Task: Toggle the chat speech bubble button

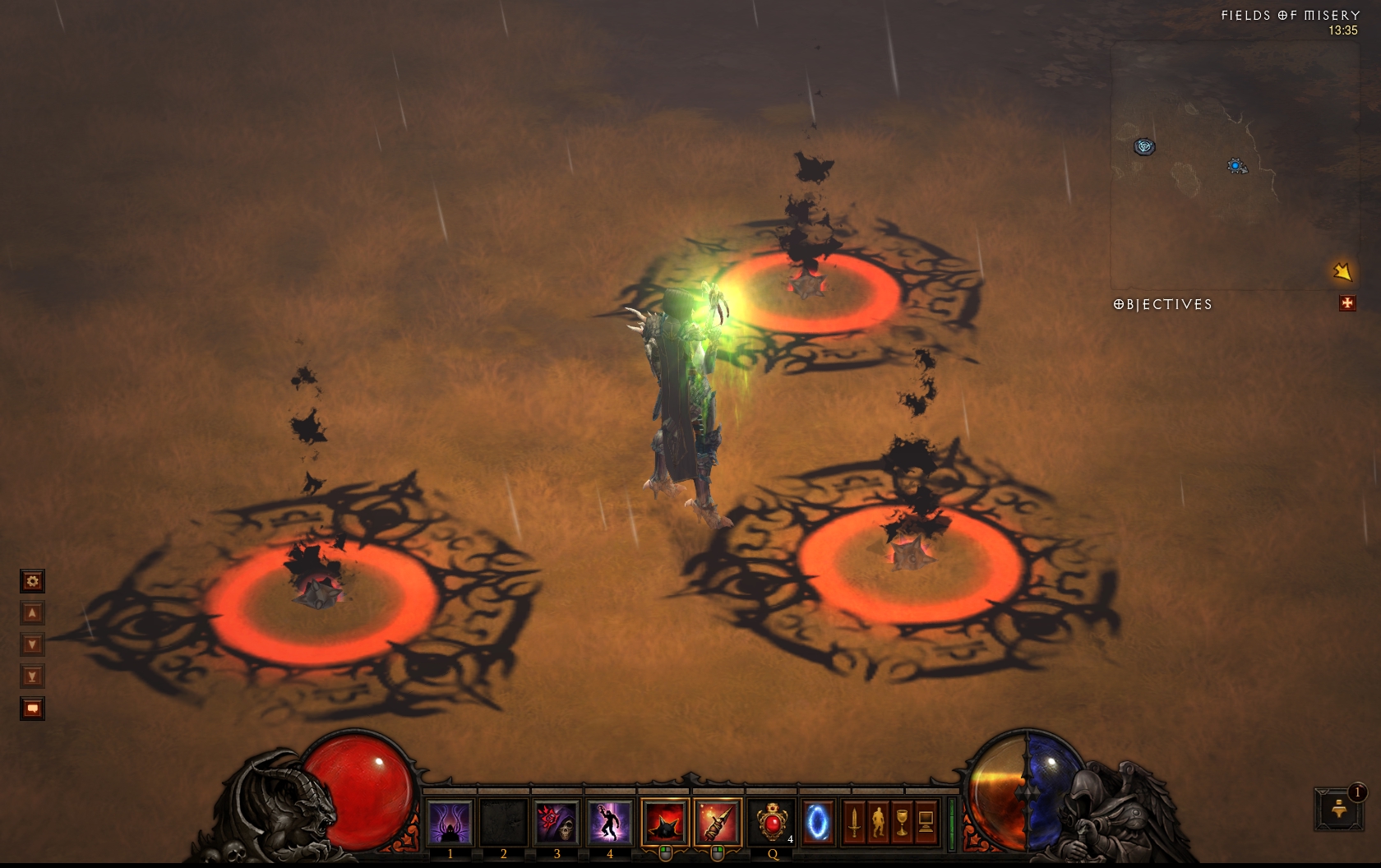Action: tap(32, 709)
